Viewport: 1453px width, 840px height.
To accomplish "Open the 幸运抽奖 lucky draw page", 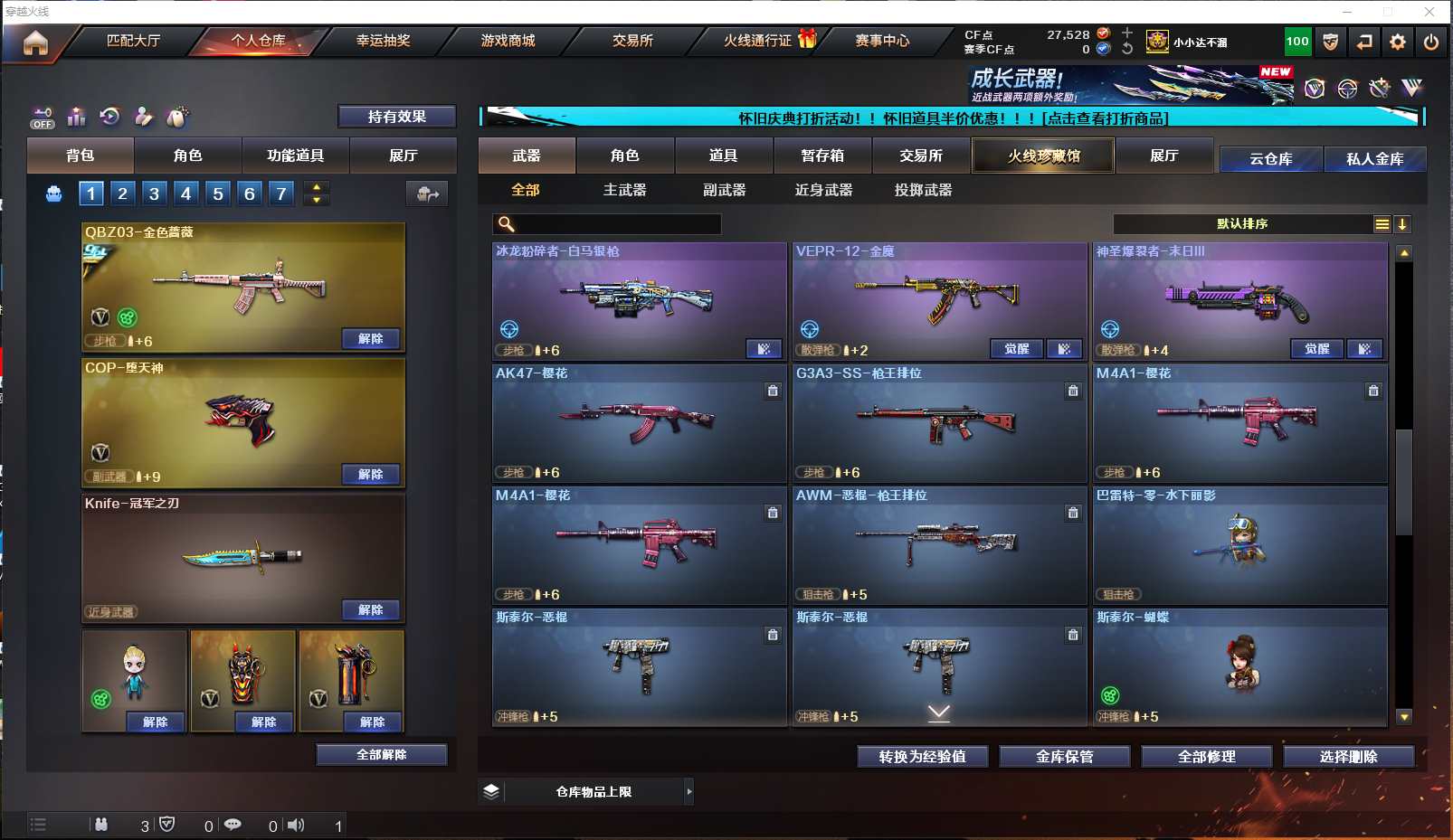I will pos(383,41).
